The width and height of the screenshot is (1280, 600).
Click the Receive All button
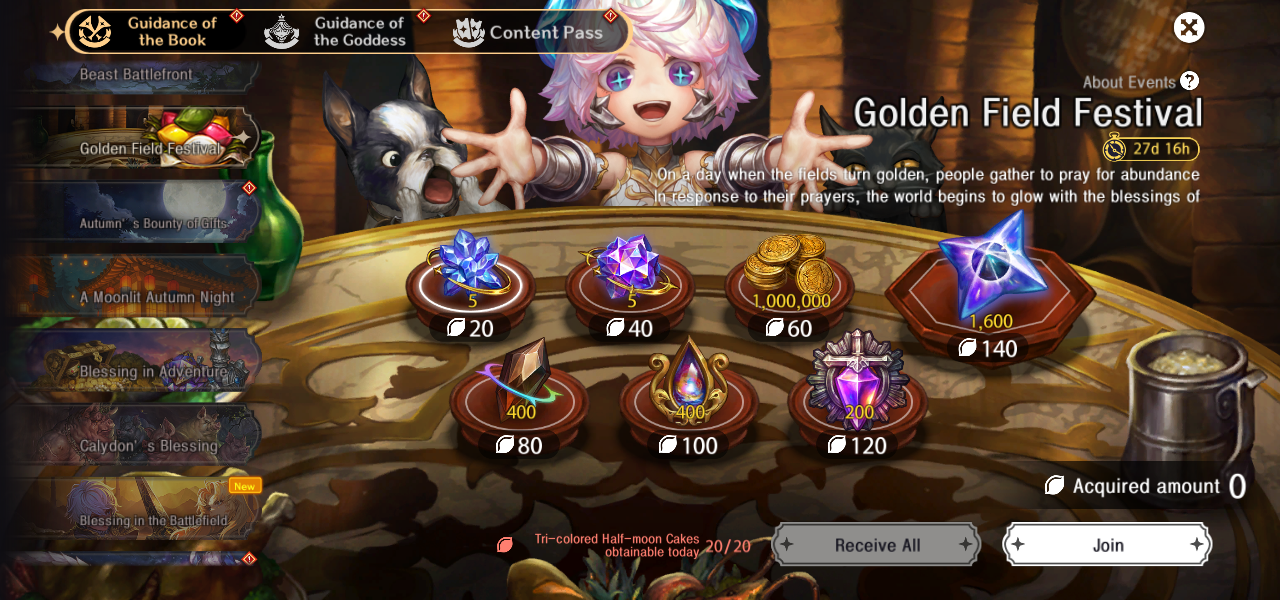[876, 545]
